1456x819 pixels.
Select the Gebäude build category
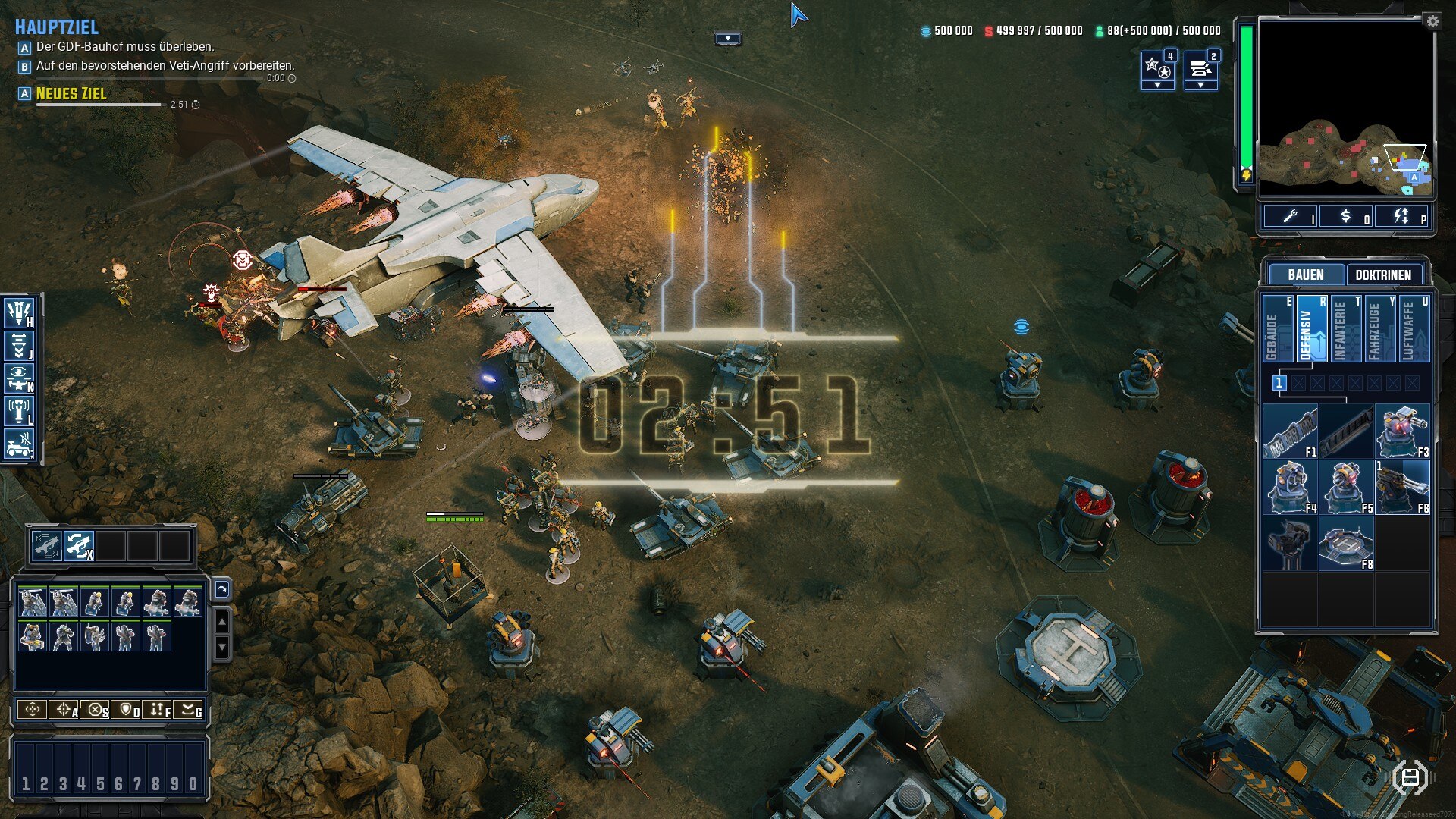[x=1278, y=329]
